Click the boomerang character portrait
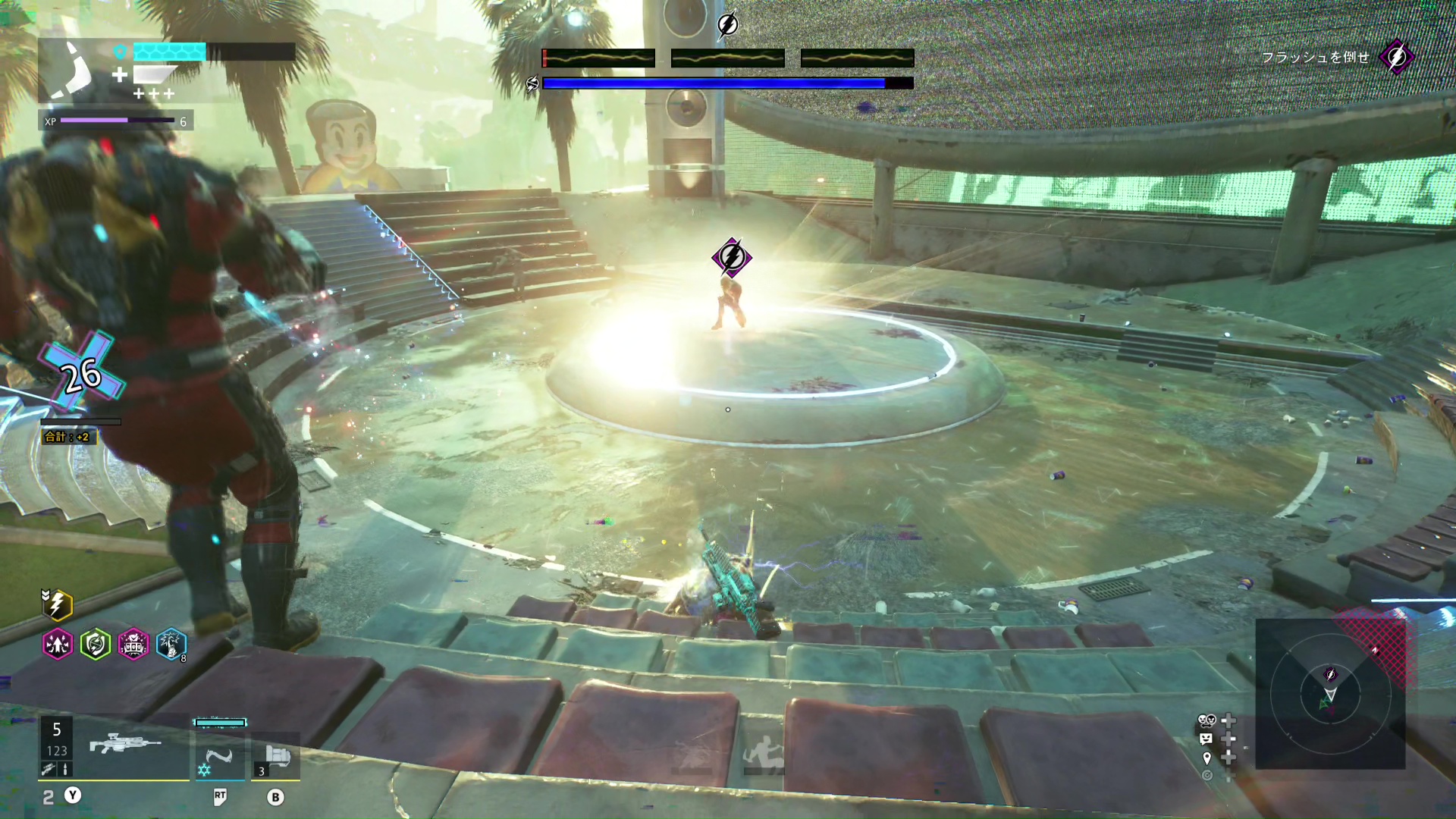1456x819 pixels. pos(72,70)
